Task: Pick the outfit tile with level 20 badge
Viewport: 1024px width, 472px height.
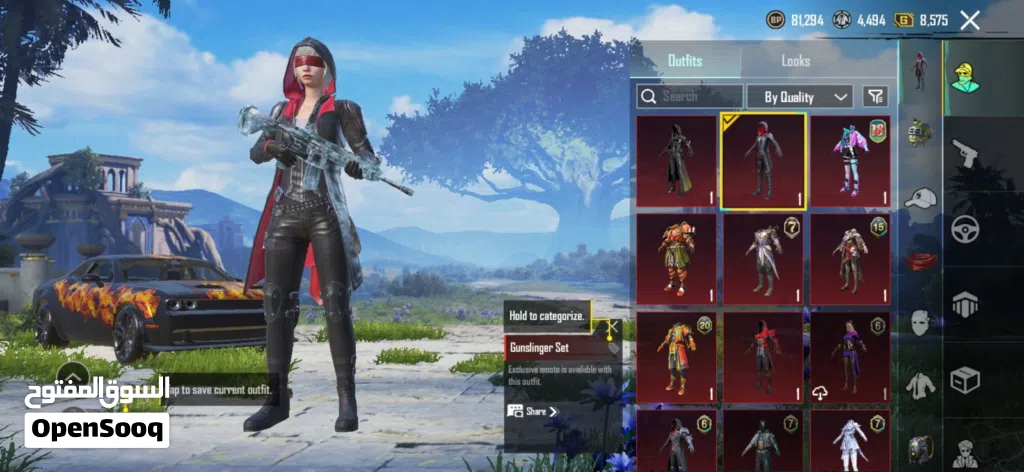Action: pyautogui.click(x=677, y=355)
